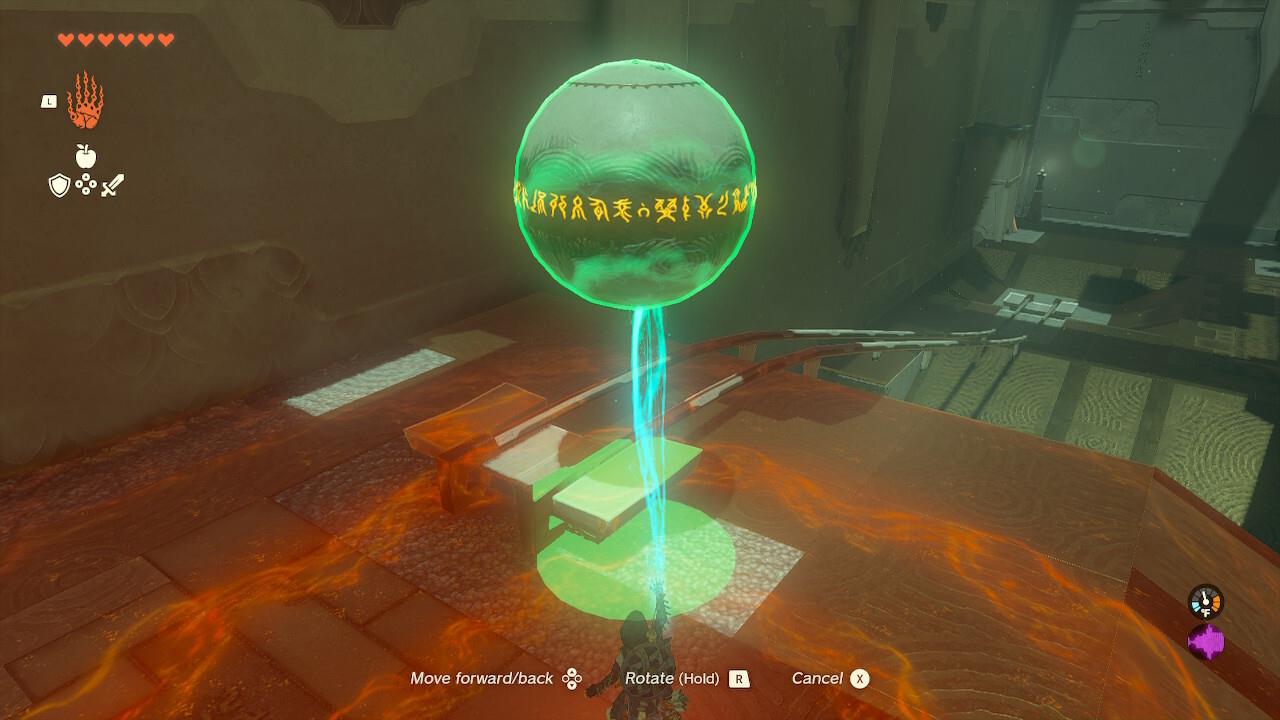Click the Move forward/back text label
Screen dimensions: 1280x720
tap(480, 678)
